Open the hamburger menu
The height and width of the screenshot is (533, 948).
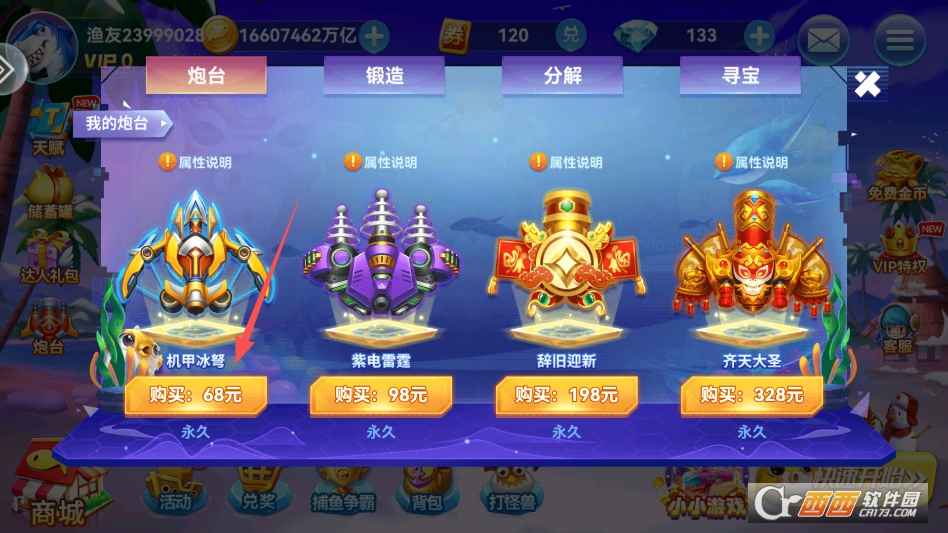click(899, 41)
